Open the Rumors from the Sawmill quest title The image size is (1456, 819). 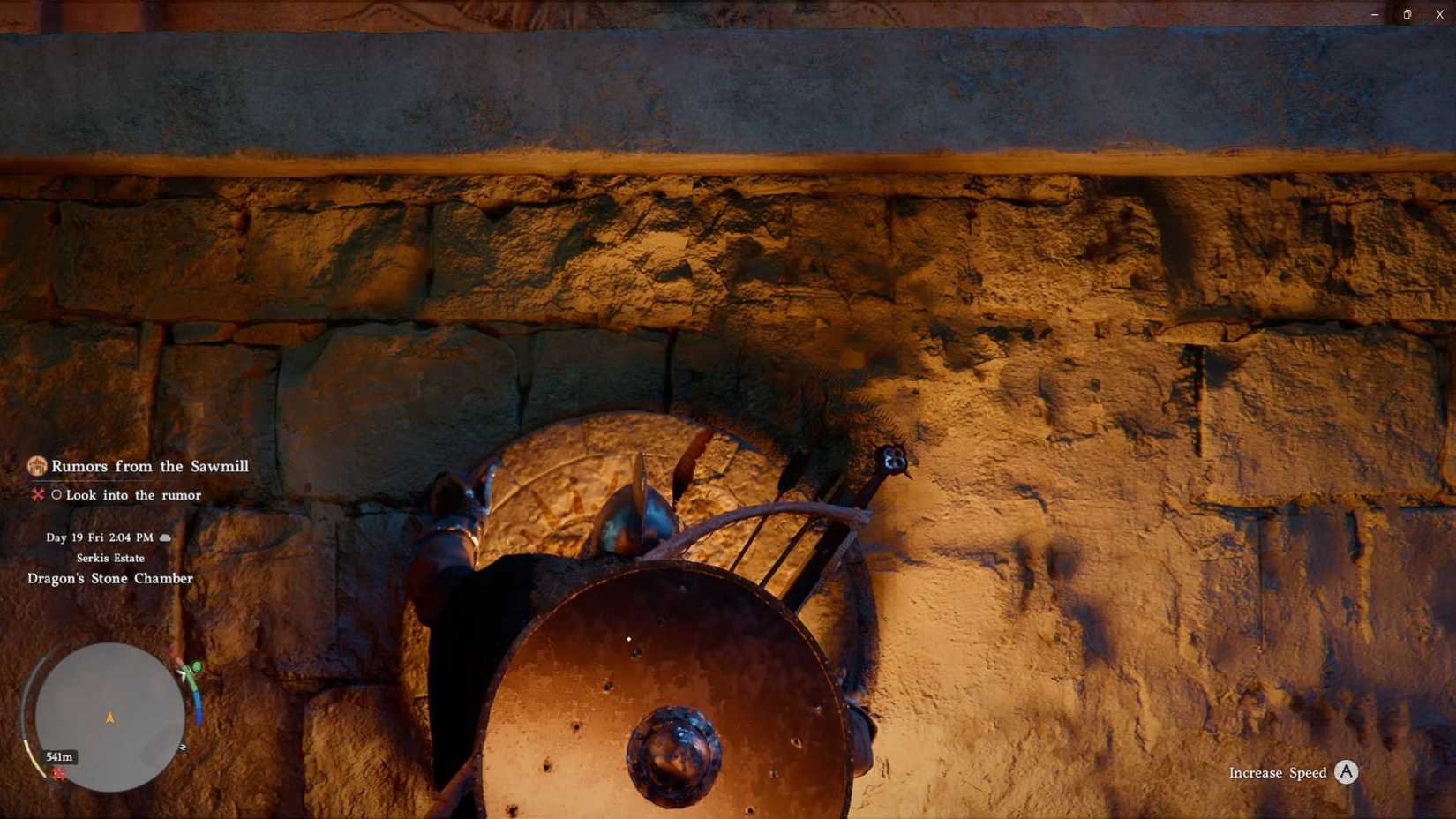click(150, 466)
